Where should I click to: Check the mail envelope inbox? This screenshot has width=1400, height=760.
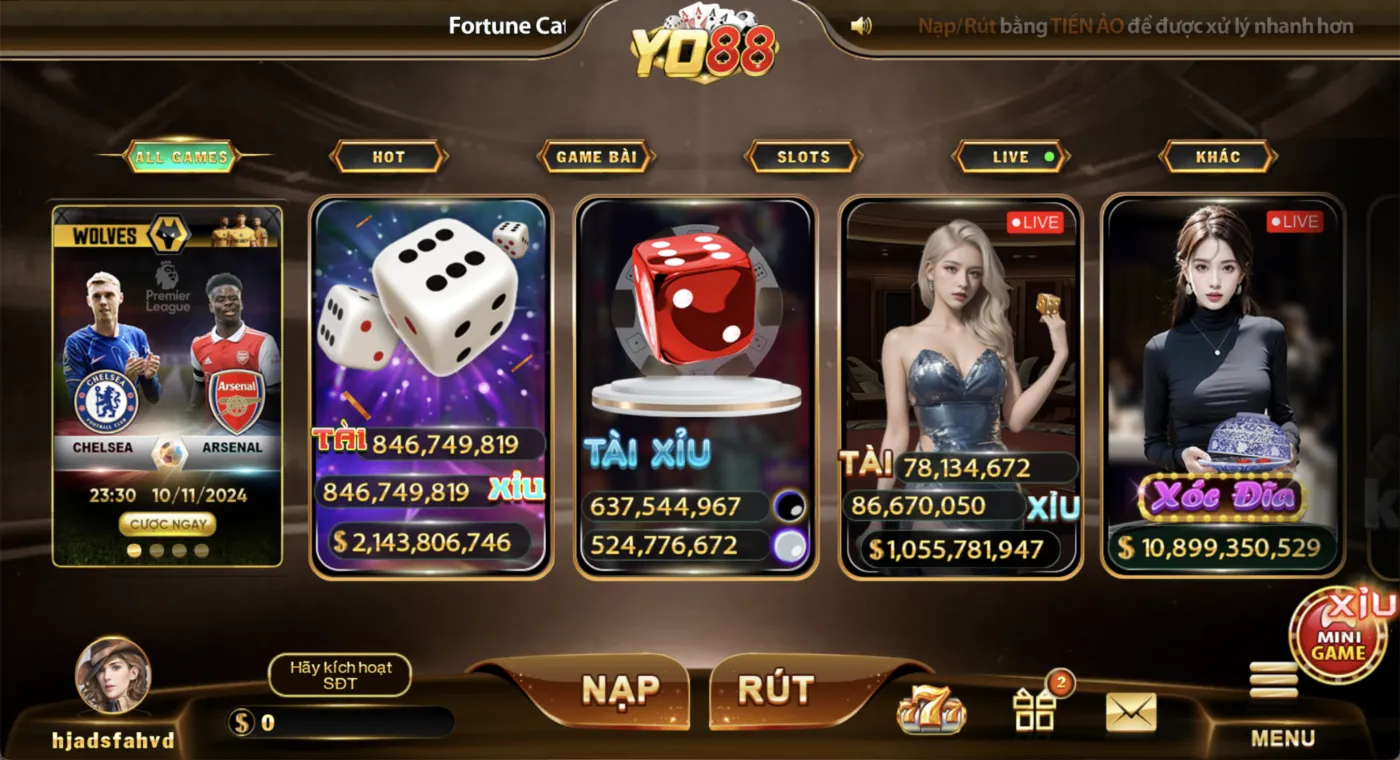point(1131,712)
